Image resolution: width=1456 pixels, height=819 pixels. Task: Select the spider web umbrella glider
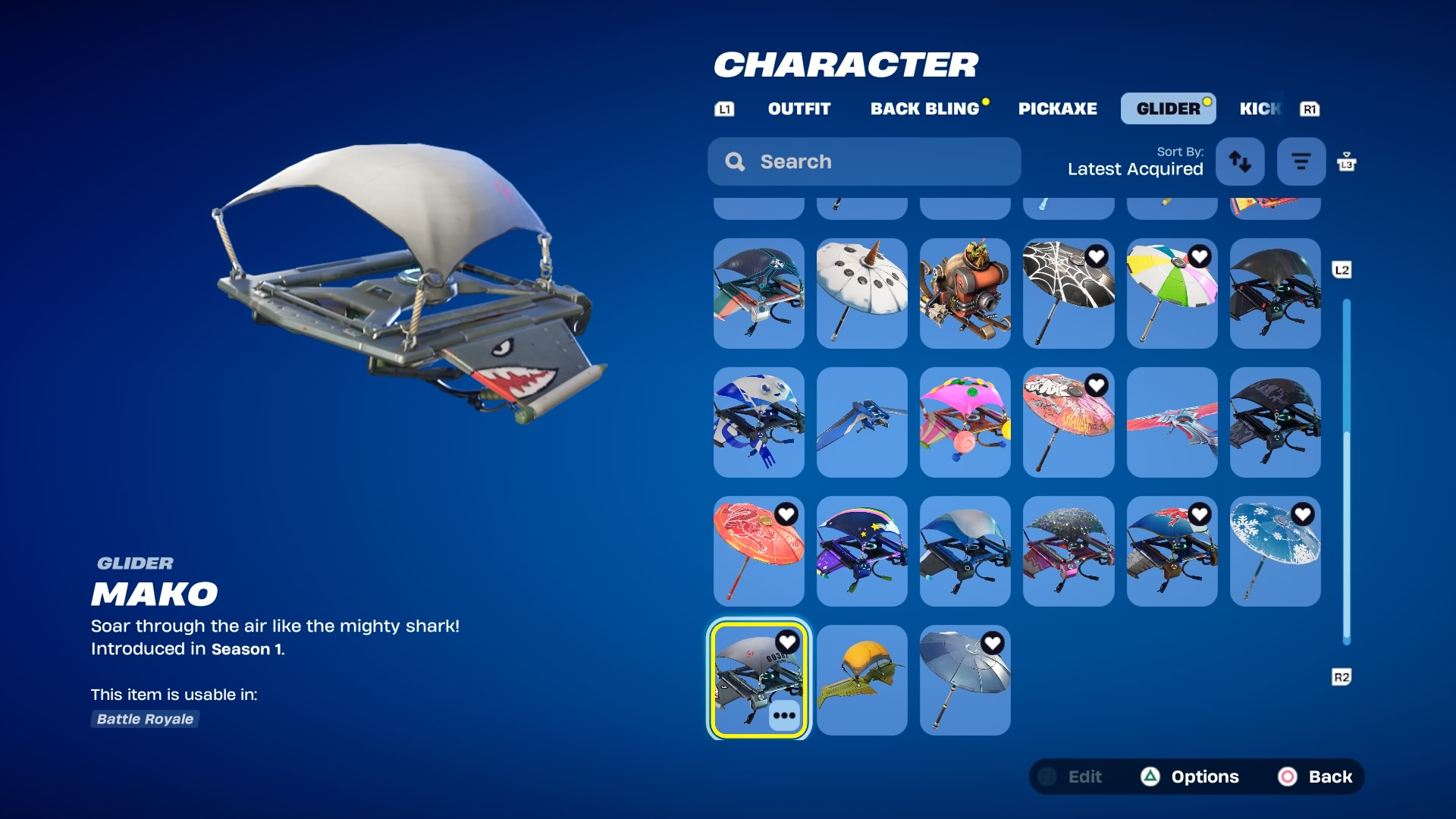[x=1068, y=293]
